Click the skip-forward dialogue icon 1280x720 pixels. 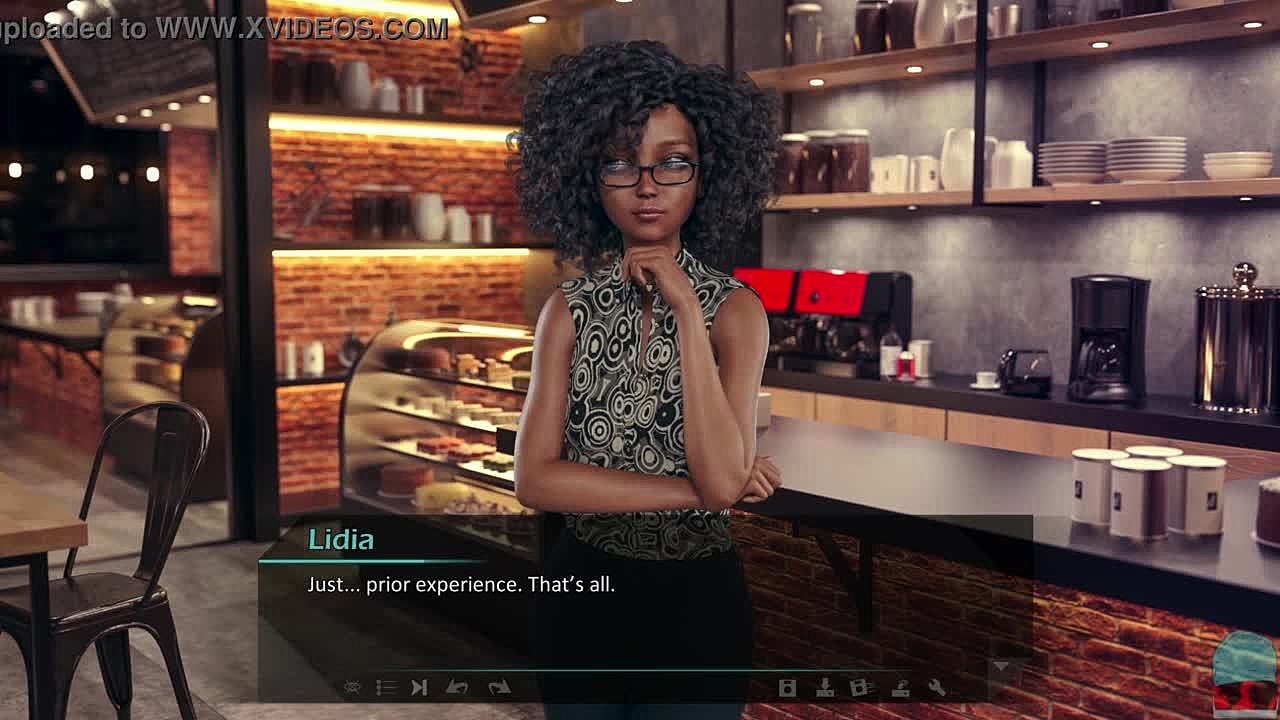point(420,687)
